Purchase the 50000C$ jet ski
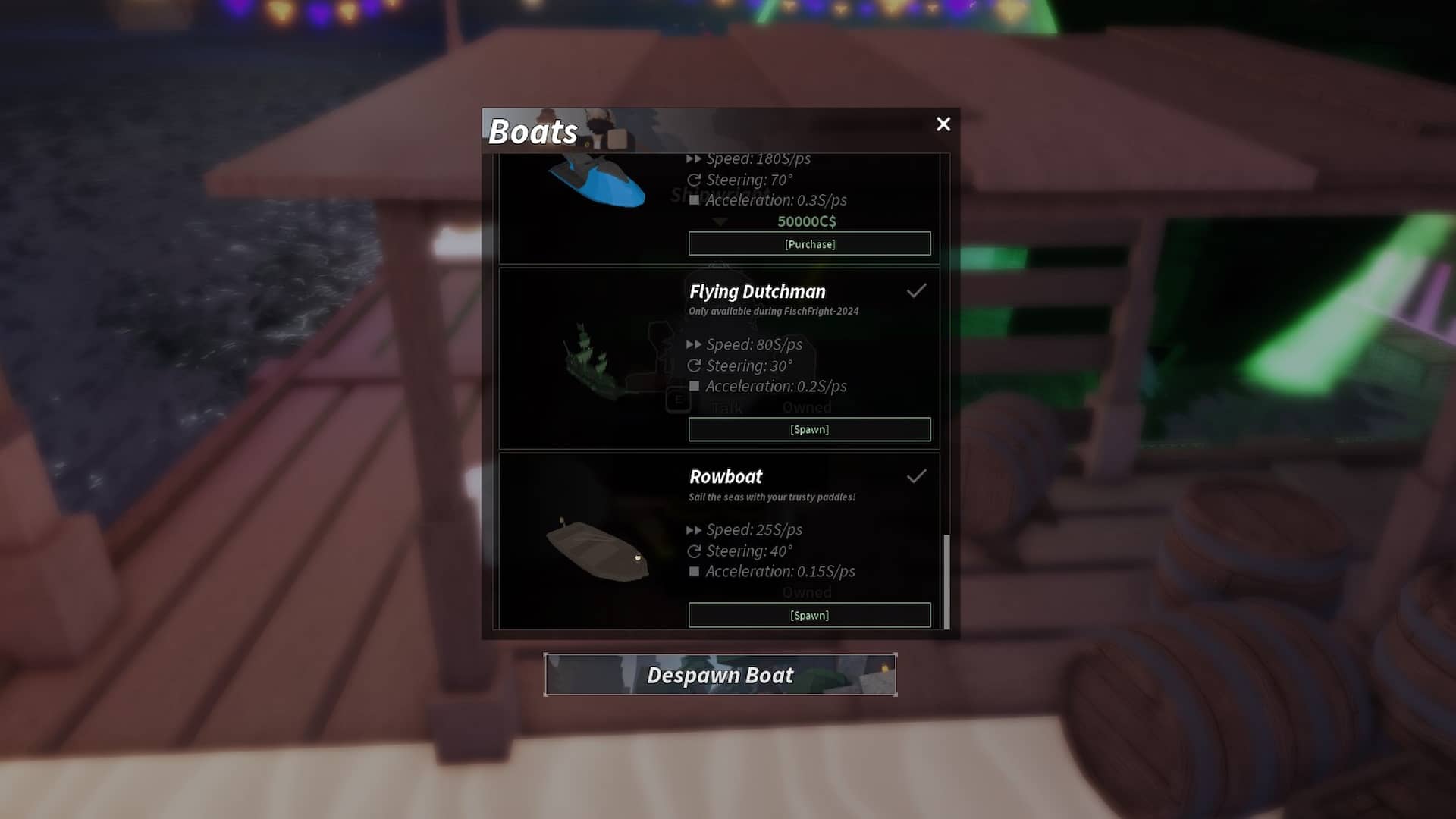The width and height of the screenshot is (1456, 819). (x=809, y=243)
